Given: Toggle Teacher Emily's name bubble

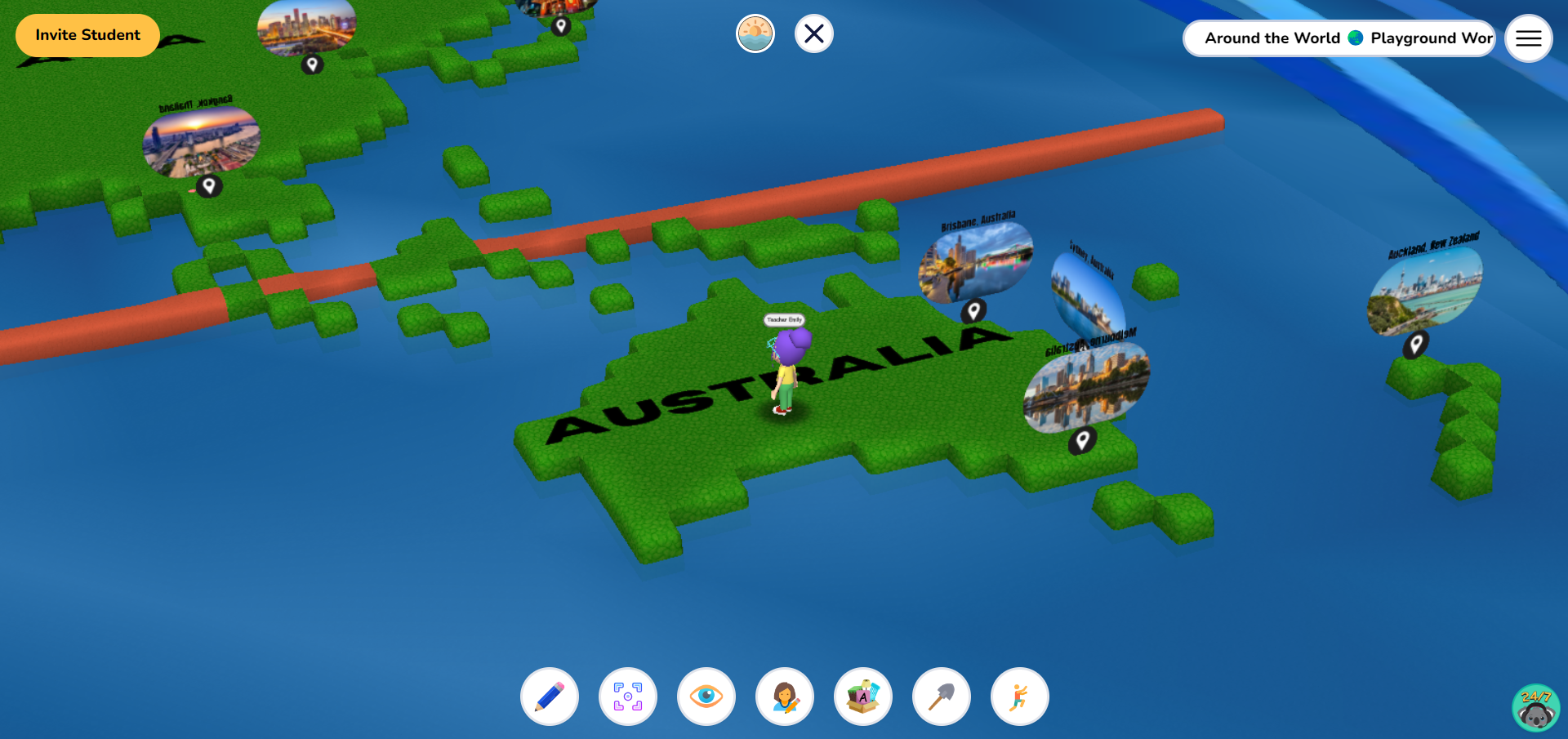Looking at the screenshot, I should (x=783, y=320).
